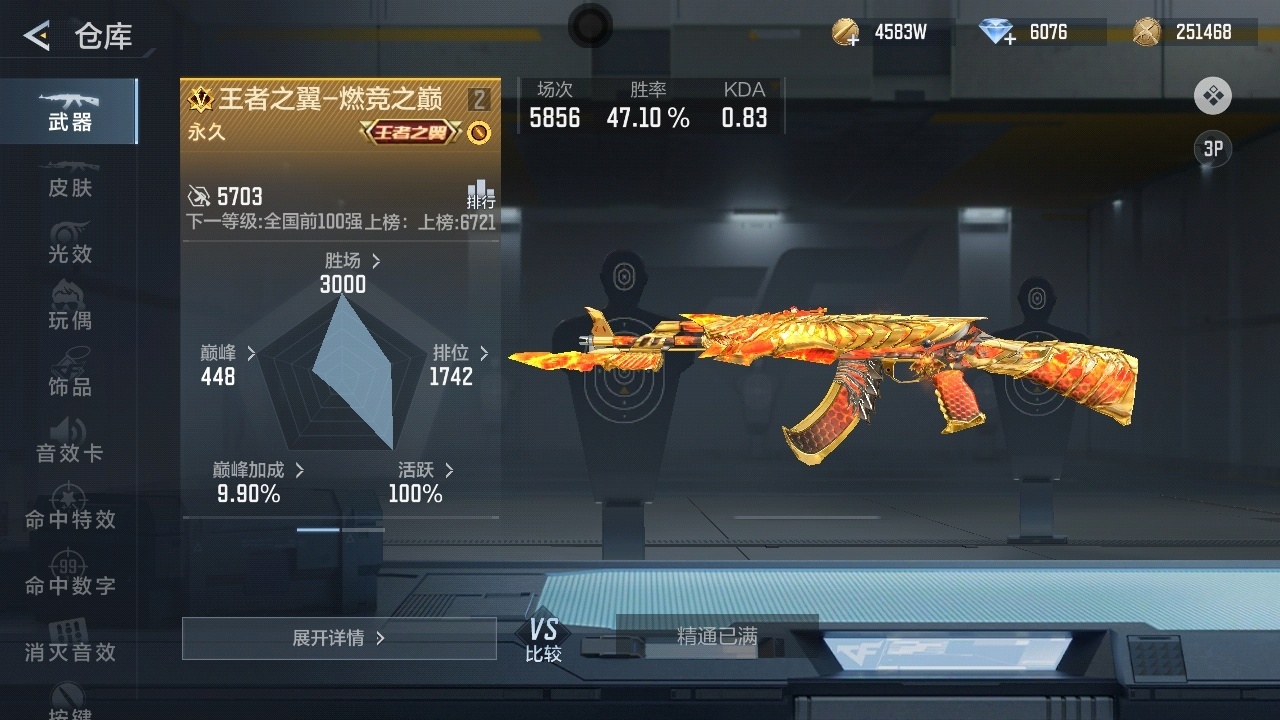The width and height of the screenshot is (1280, 720).
Task: Expand weapon details with 展开详情
Action: tap(339, 638)
